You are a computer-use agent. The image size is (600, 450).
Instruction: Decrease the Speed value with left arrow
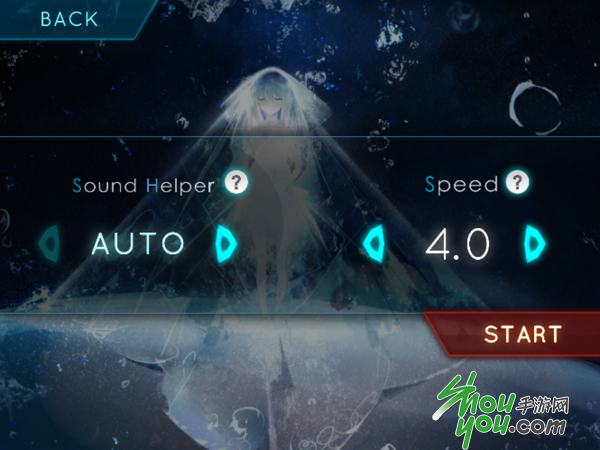tap(374, 242)
